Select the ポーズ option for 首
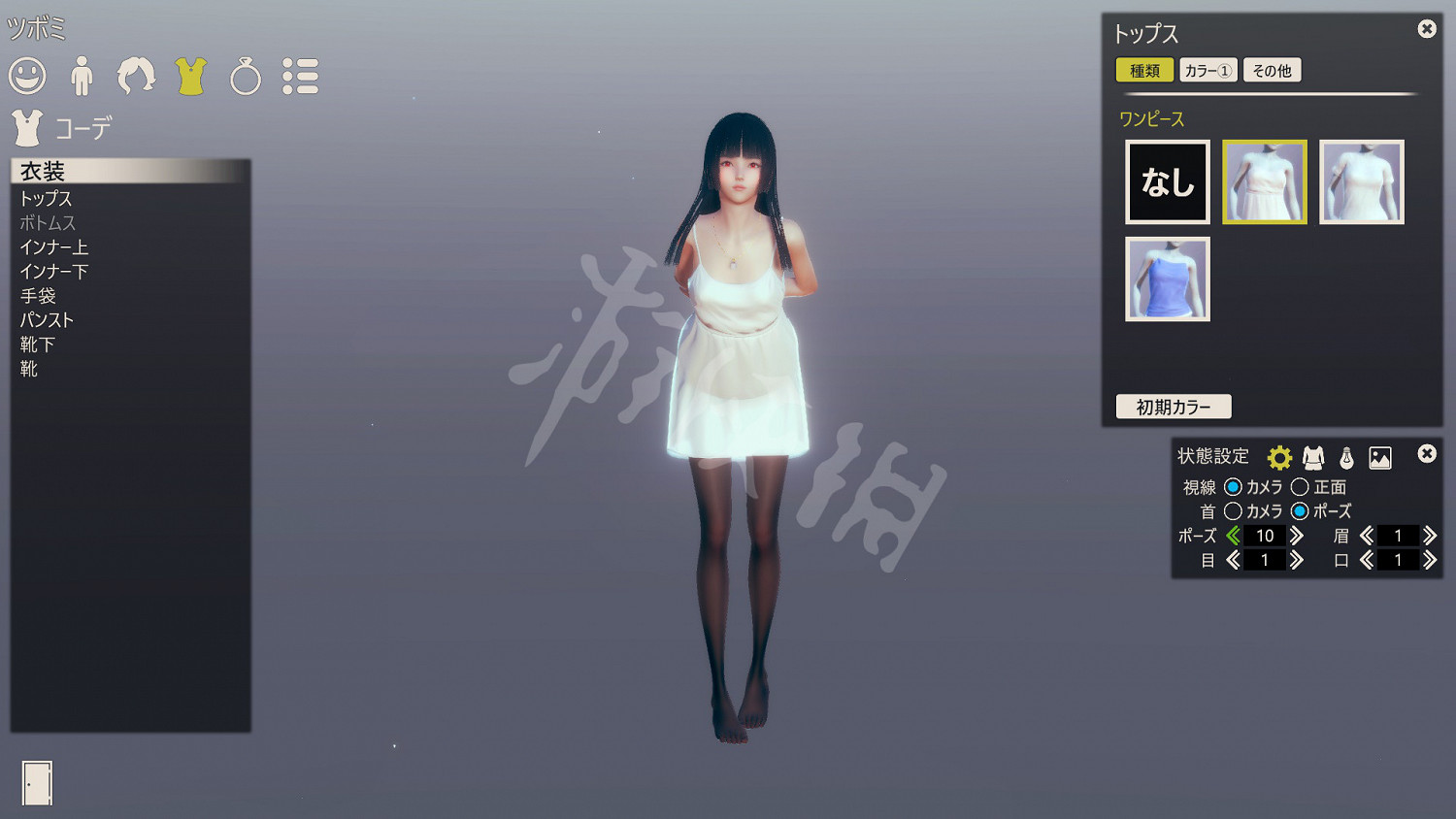Viewport: 1456px width, 819px height. pyautogui.click(x=1301, y=511)
